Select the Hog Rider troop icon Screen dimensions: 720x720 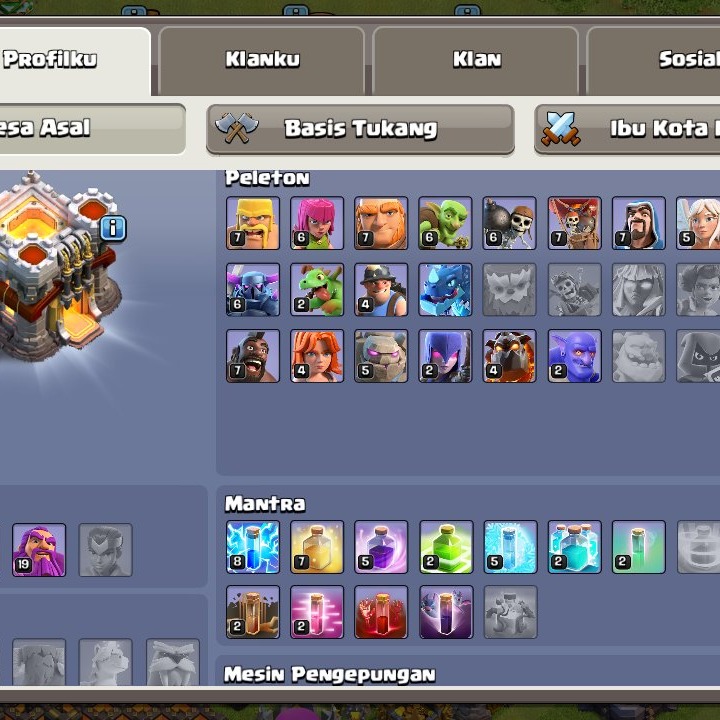click(x=253, y=356)
